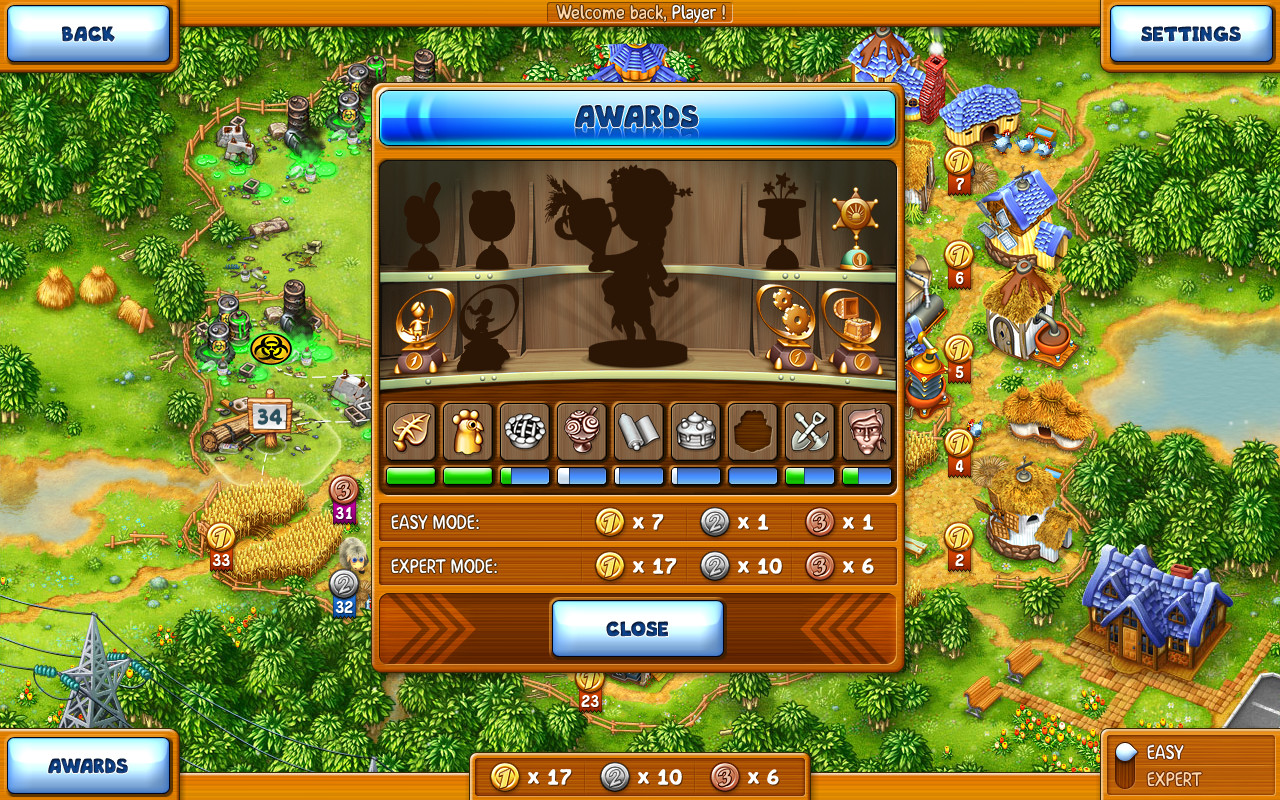Select the silver cake award icon
Screen dimensions: 1280x800
(695, 432)
